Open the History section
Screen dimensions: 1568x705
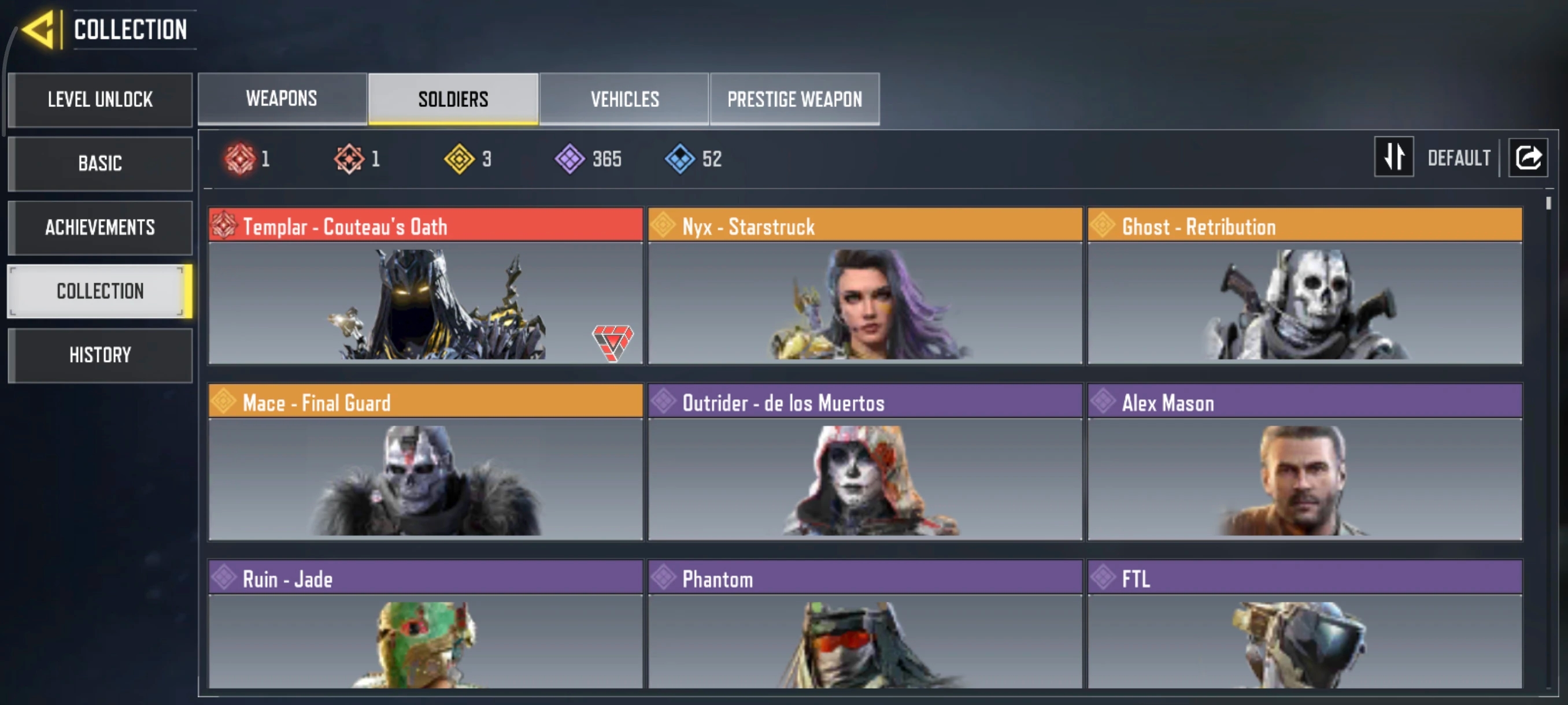pyautogui.click(x=101, y=355)
